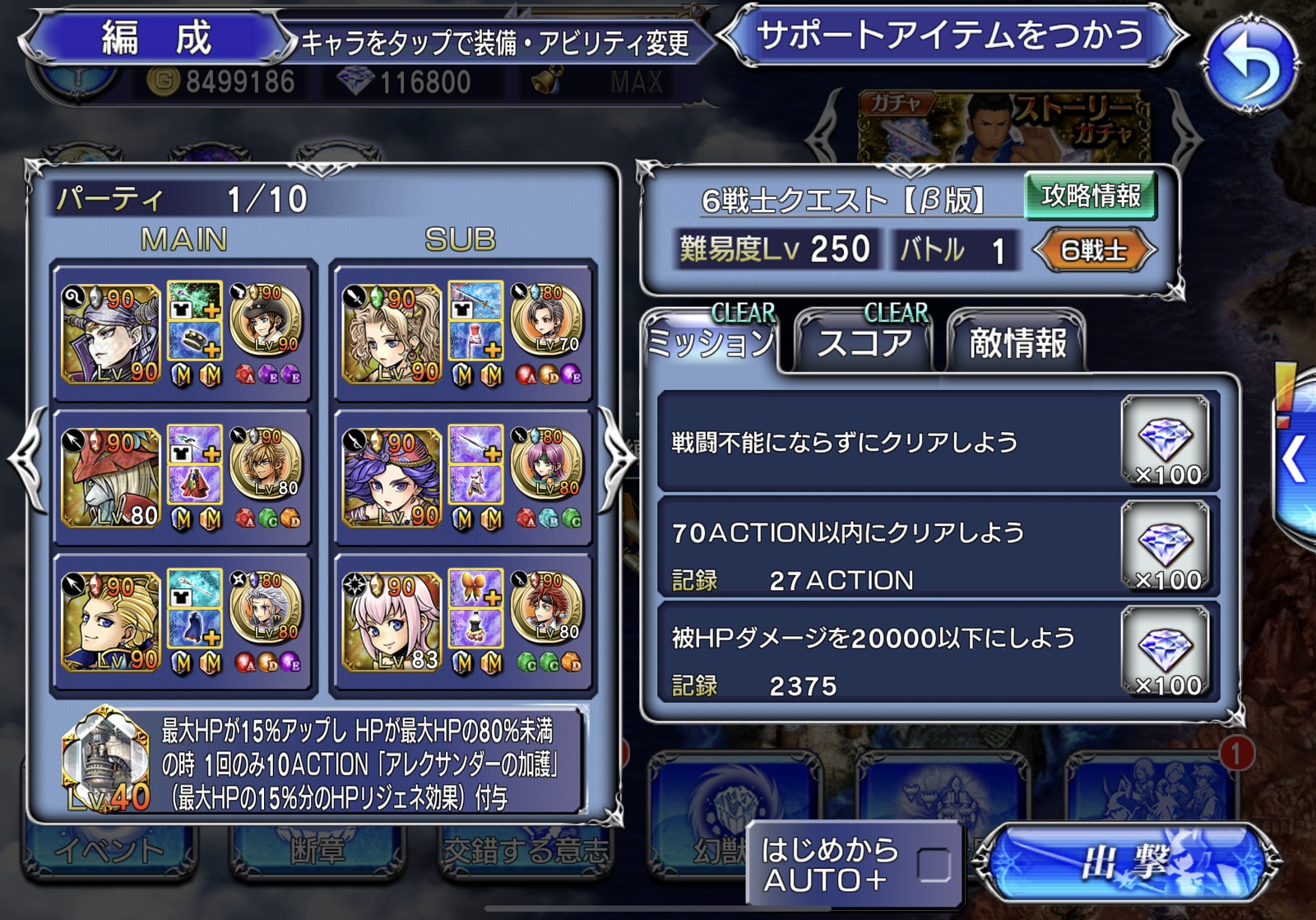Screen dimensions: 1316x920
Task: Toggle the はじめからAUTO+ checkbox
Action: [x=934, y=865]
